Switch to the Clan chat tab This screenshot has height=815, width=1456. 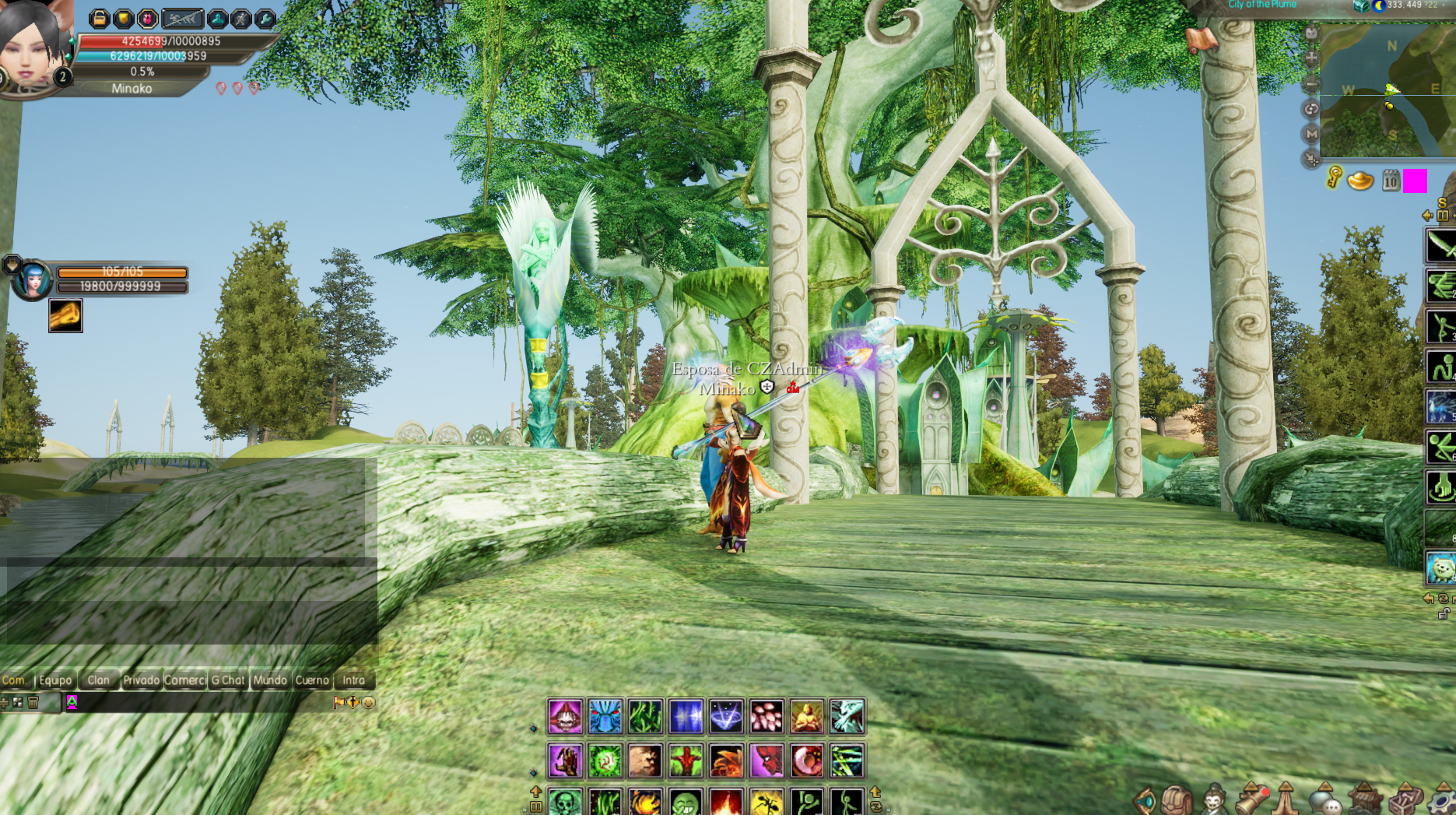(98, 680)
